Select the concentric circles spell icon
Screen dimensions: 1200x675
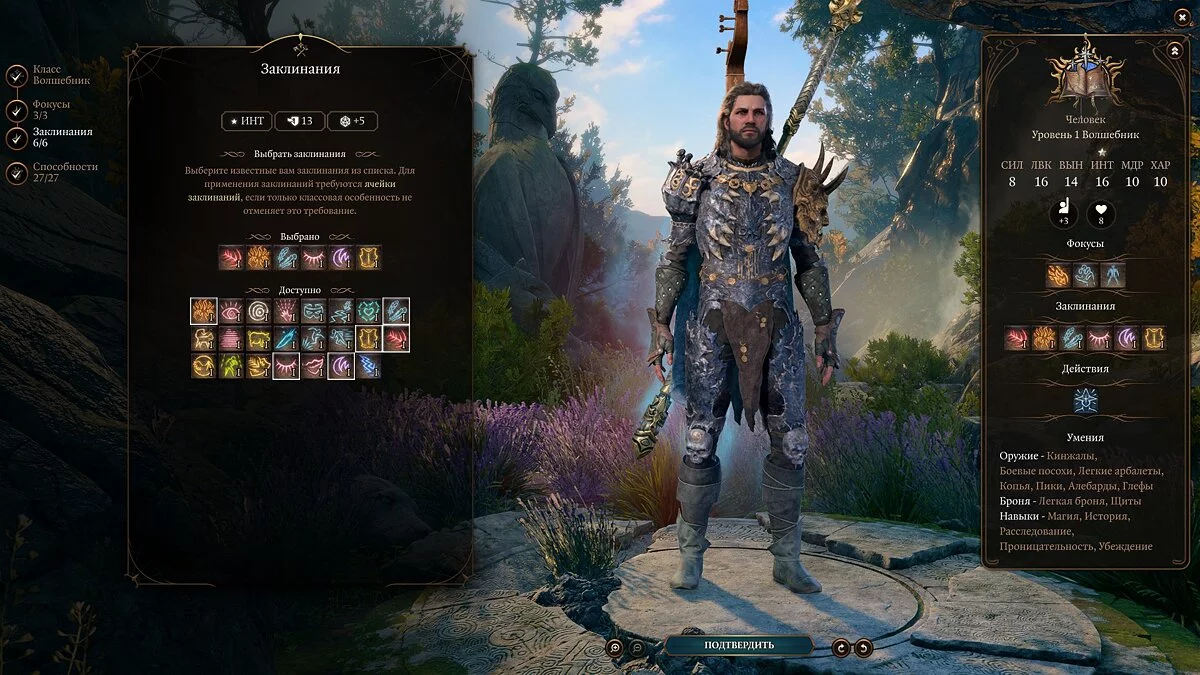259,312
